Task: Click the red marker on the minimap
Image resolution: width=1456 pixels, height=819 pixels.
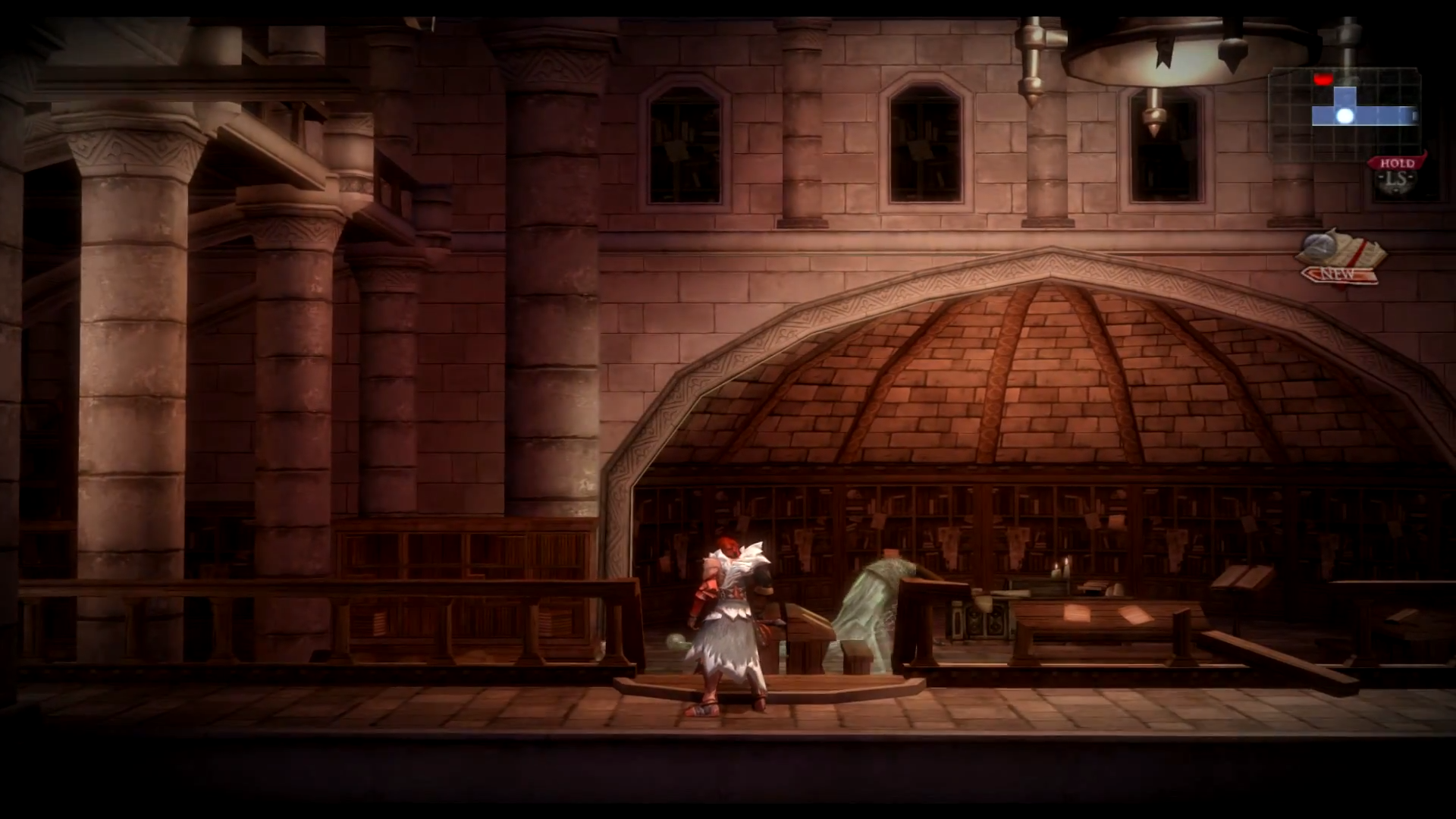Action: (1323, 78)
